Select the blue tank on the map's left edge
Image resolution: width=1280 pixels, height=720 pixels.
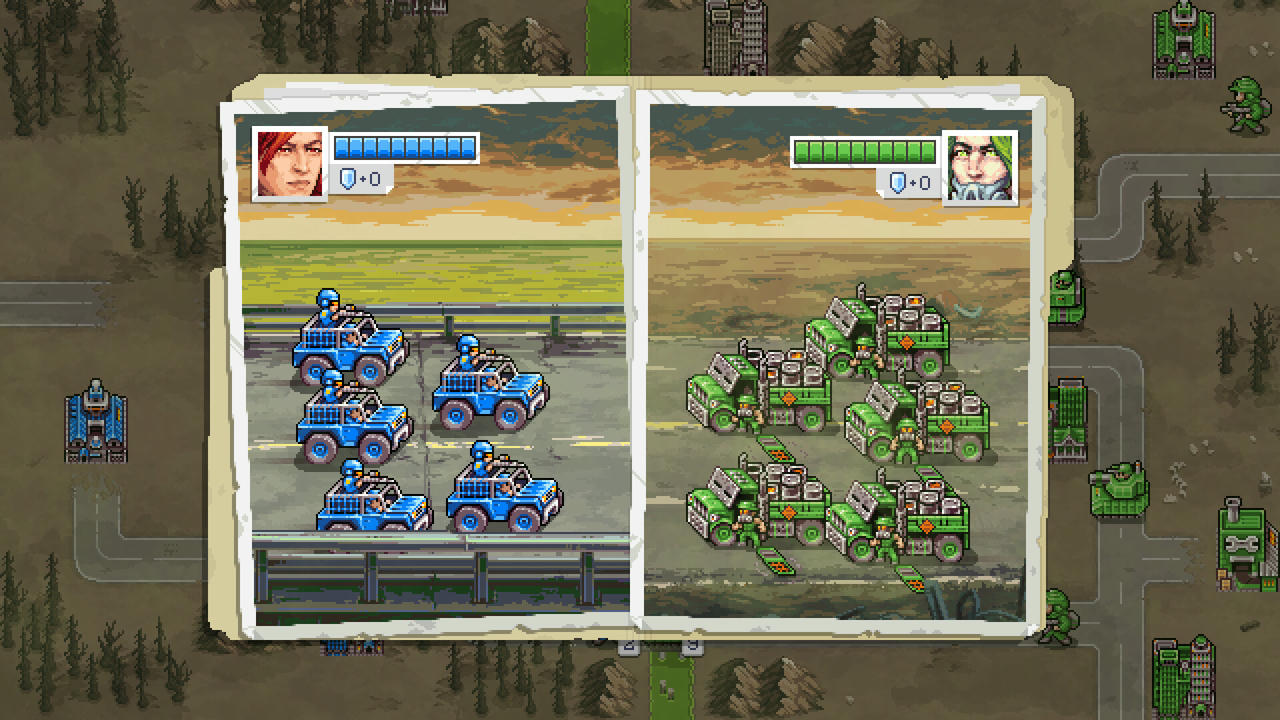[x=97, y=420]
